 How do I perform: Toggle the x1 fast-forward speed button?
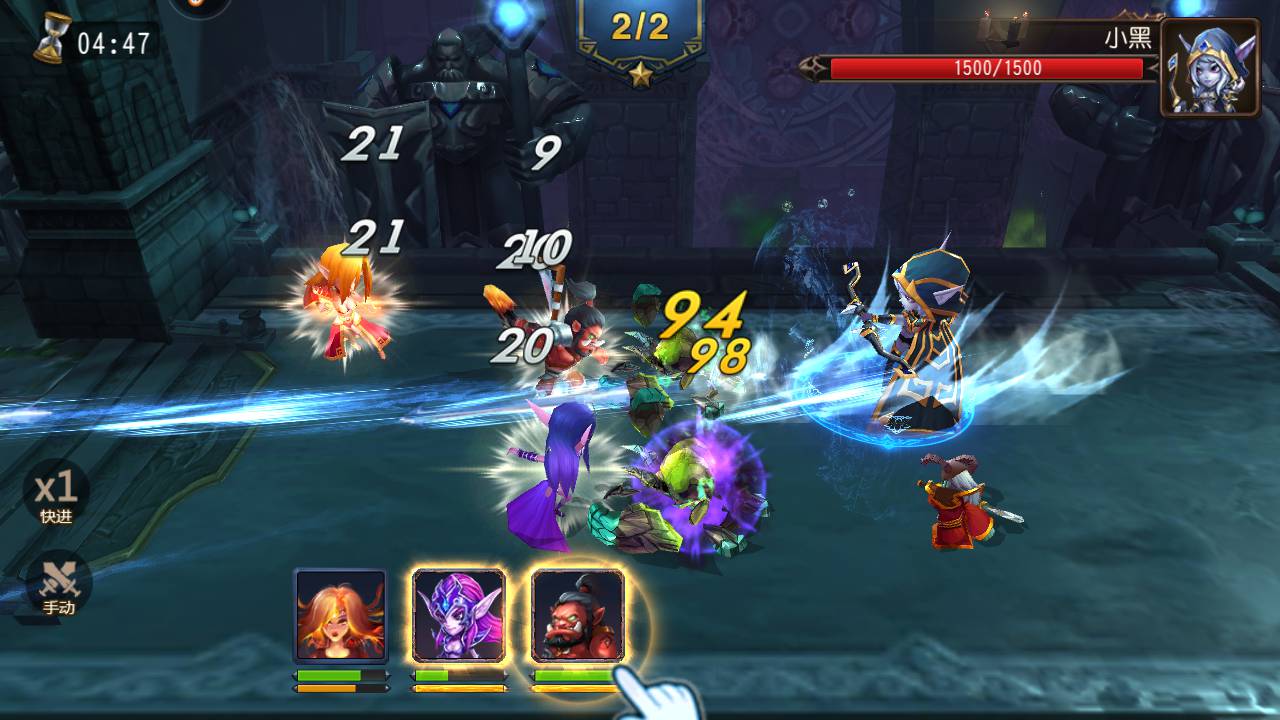click(57, 492)
